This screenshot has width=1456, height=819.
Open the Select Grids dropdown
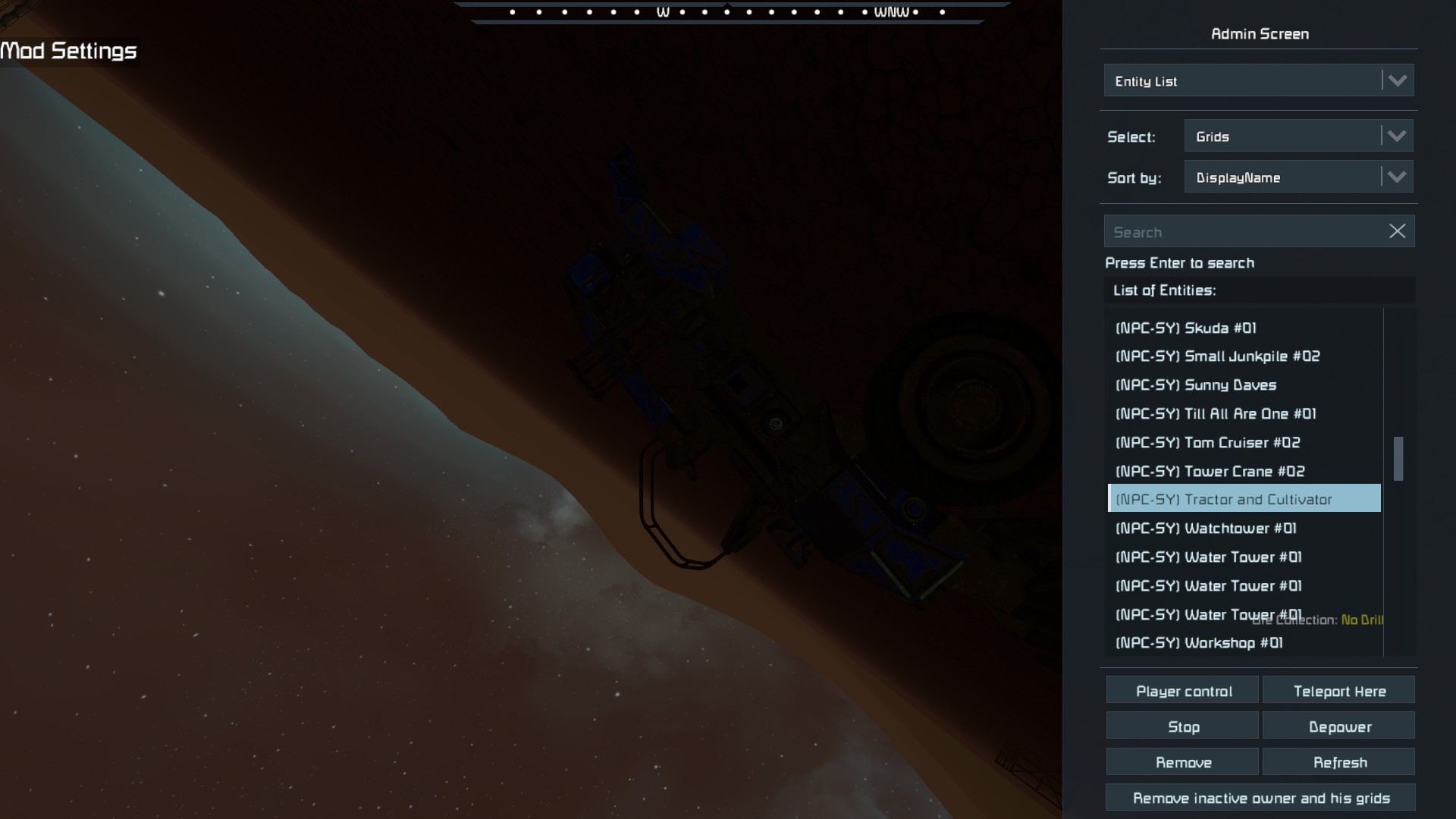coord(1298,136)
